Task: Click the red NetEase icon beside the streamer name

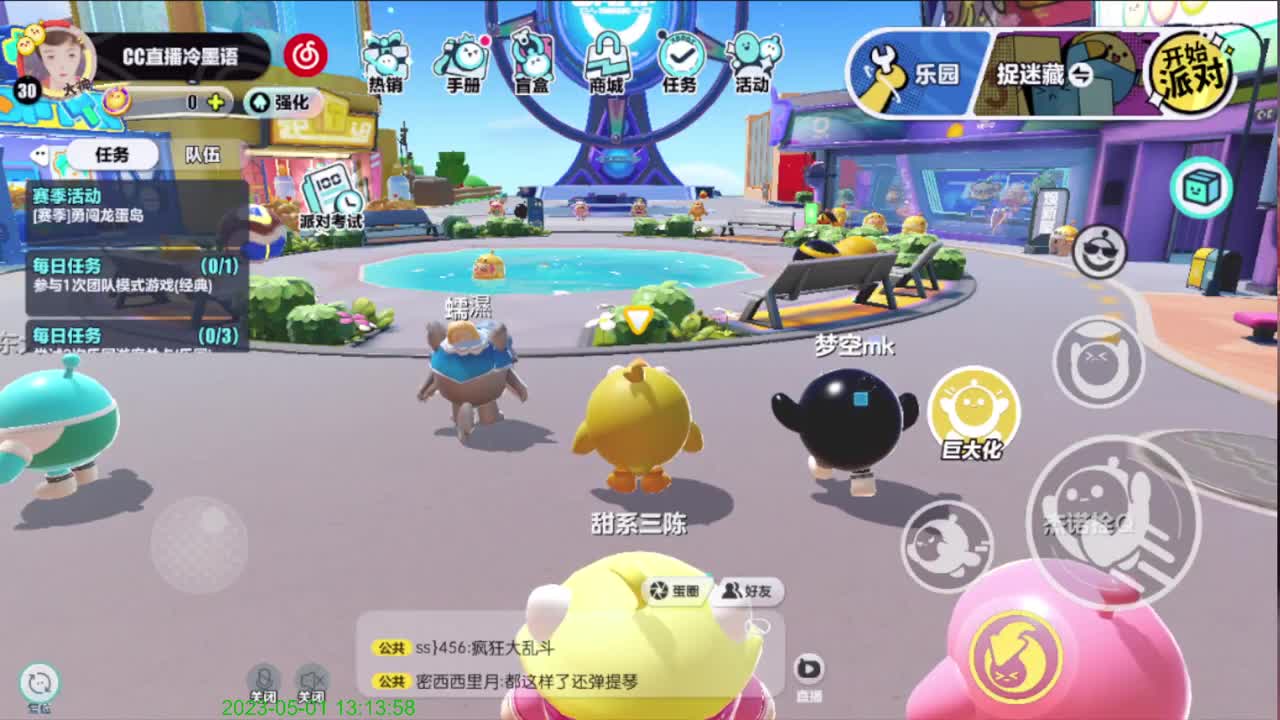Action: 305,57
